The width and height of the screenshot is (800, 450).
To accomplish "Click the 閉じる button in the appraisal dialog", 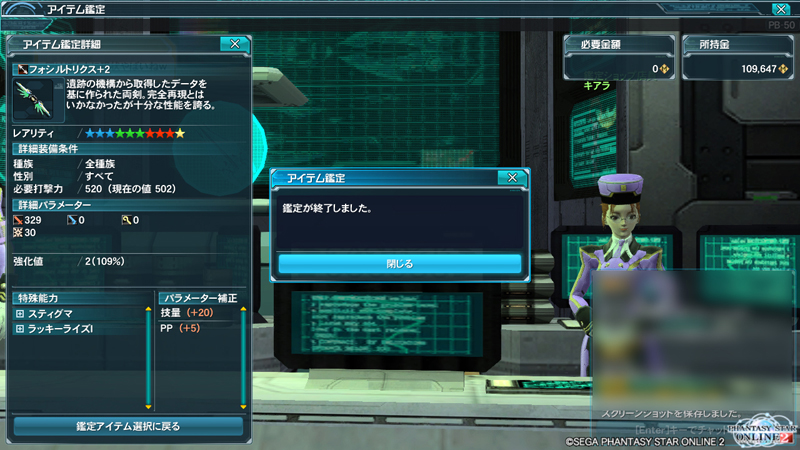I will pyautogui.click(x=399, y=264).
